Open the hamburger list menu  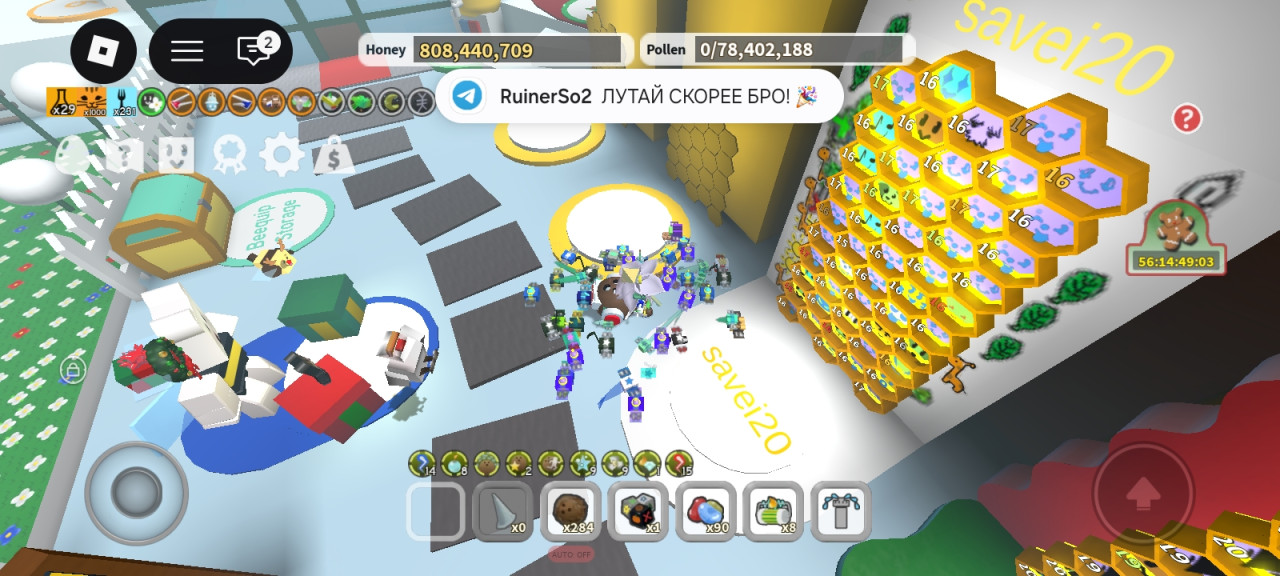[187, 51]
